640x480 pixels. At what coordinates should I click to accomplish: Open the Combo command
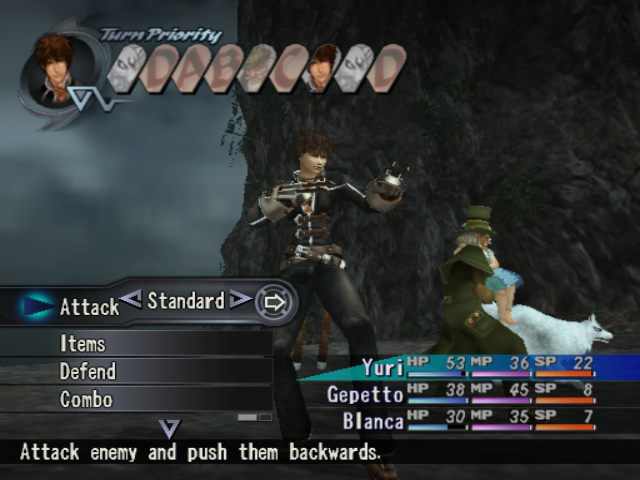(x=86, y=399)
